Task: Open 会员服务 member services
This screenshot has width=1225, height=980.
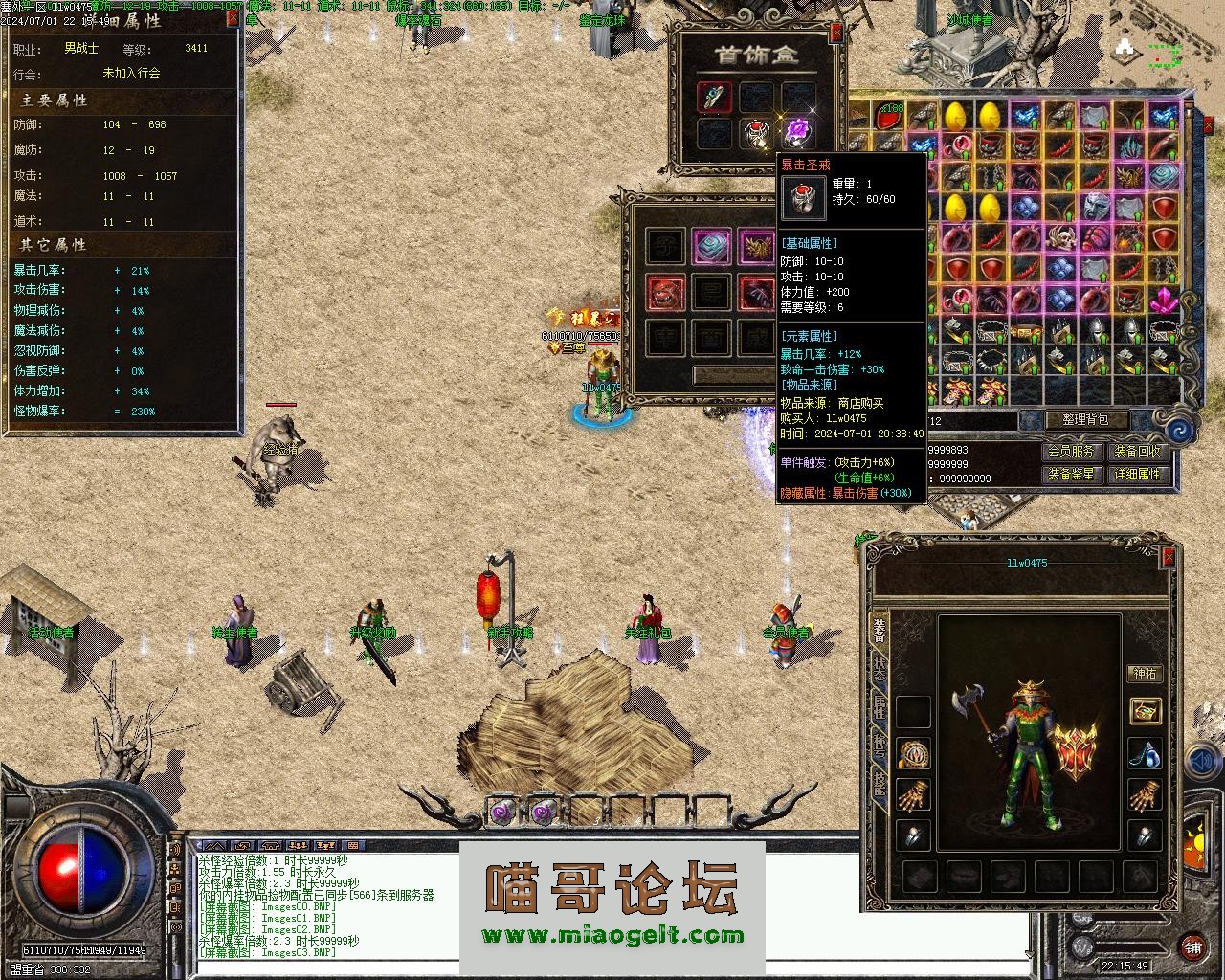Action: click(1070, 451)
